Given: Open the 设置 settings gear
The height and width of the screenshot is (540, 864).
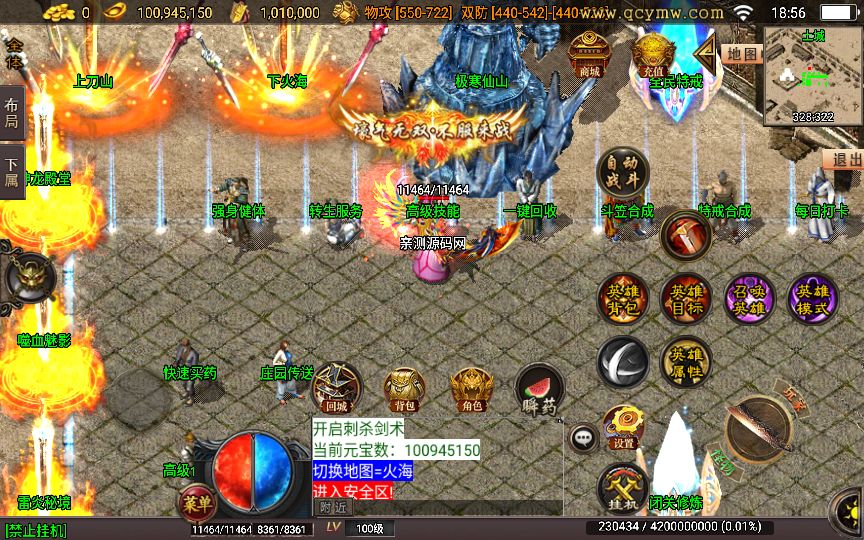Looking at the screenshot, I should 623,426.
